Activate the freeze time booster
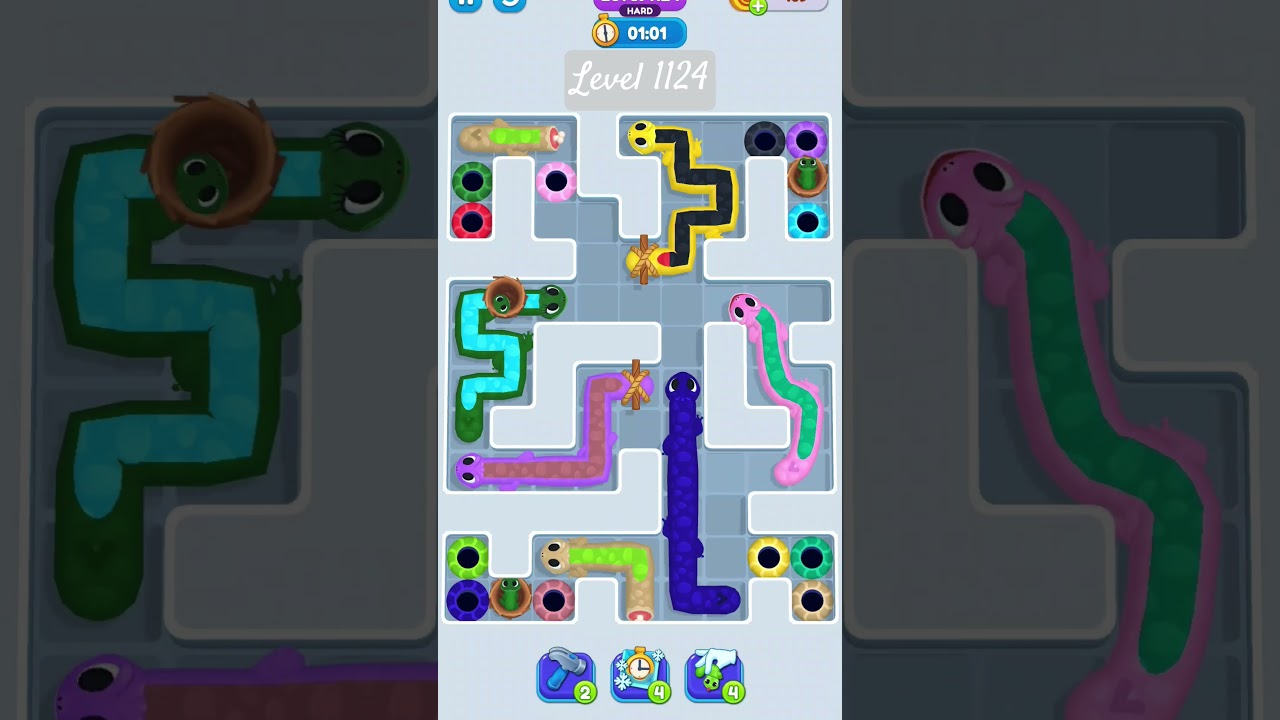 coord(640,675)
